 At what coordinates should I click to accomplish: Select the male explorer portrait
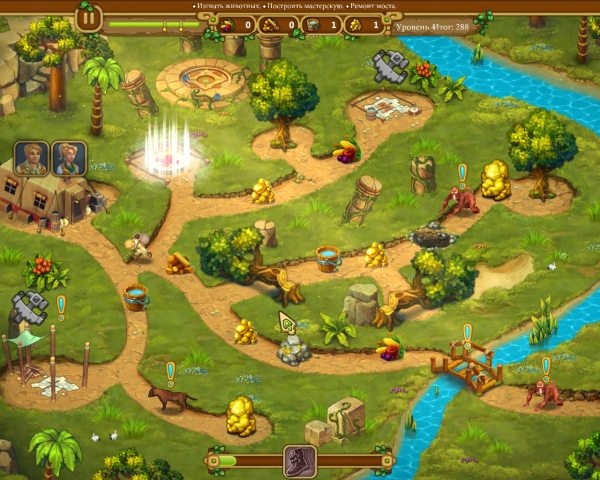coord(32,158)
